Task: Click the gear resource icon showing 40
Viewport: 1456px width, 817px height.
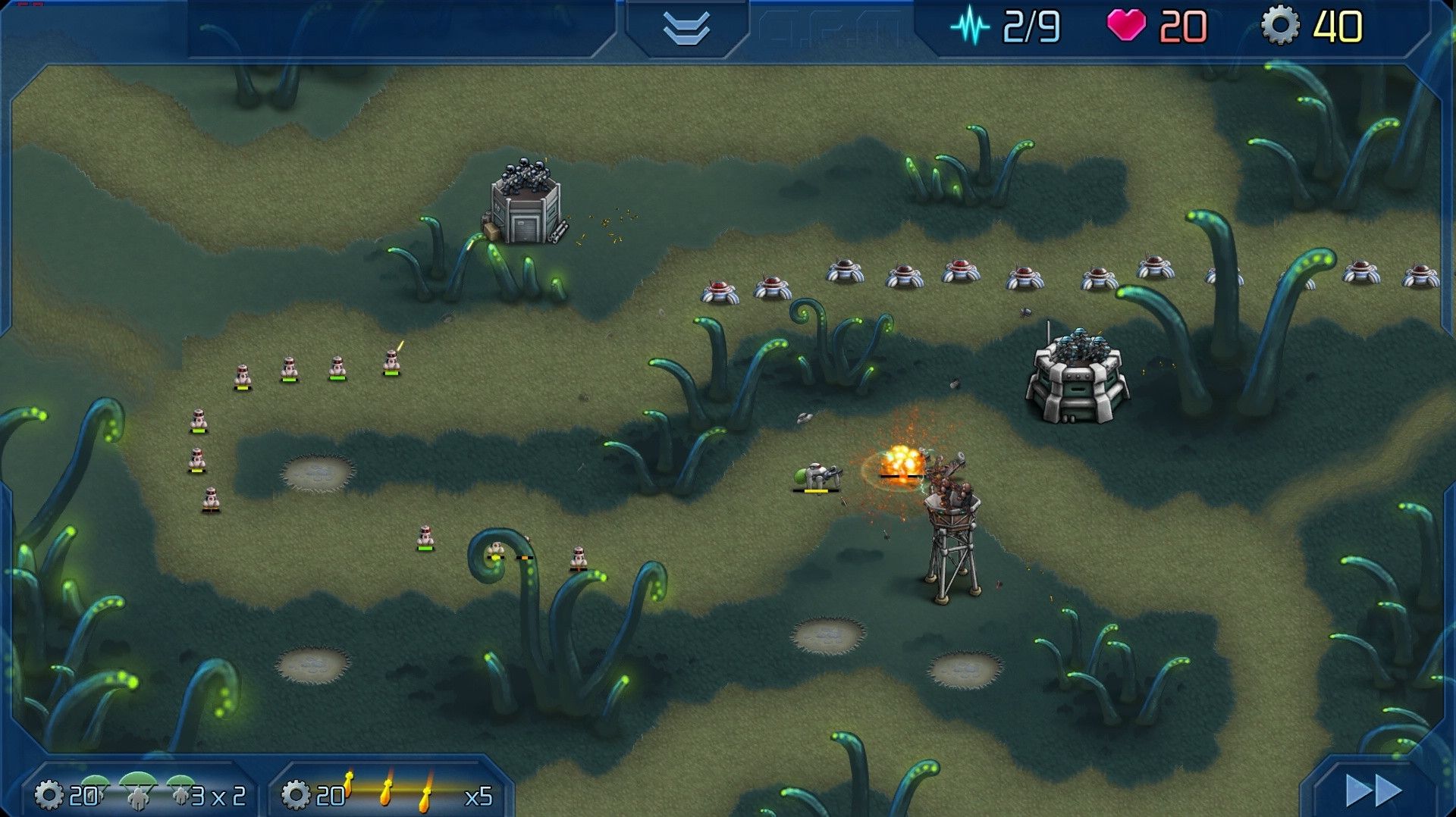Action: coord(1281,23)
